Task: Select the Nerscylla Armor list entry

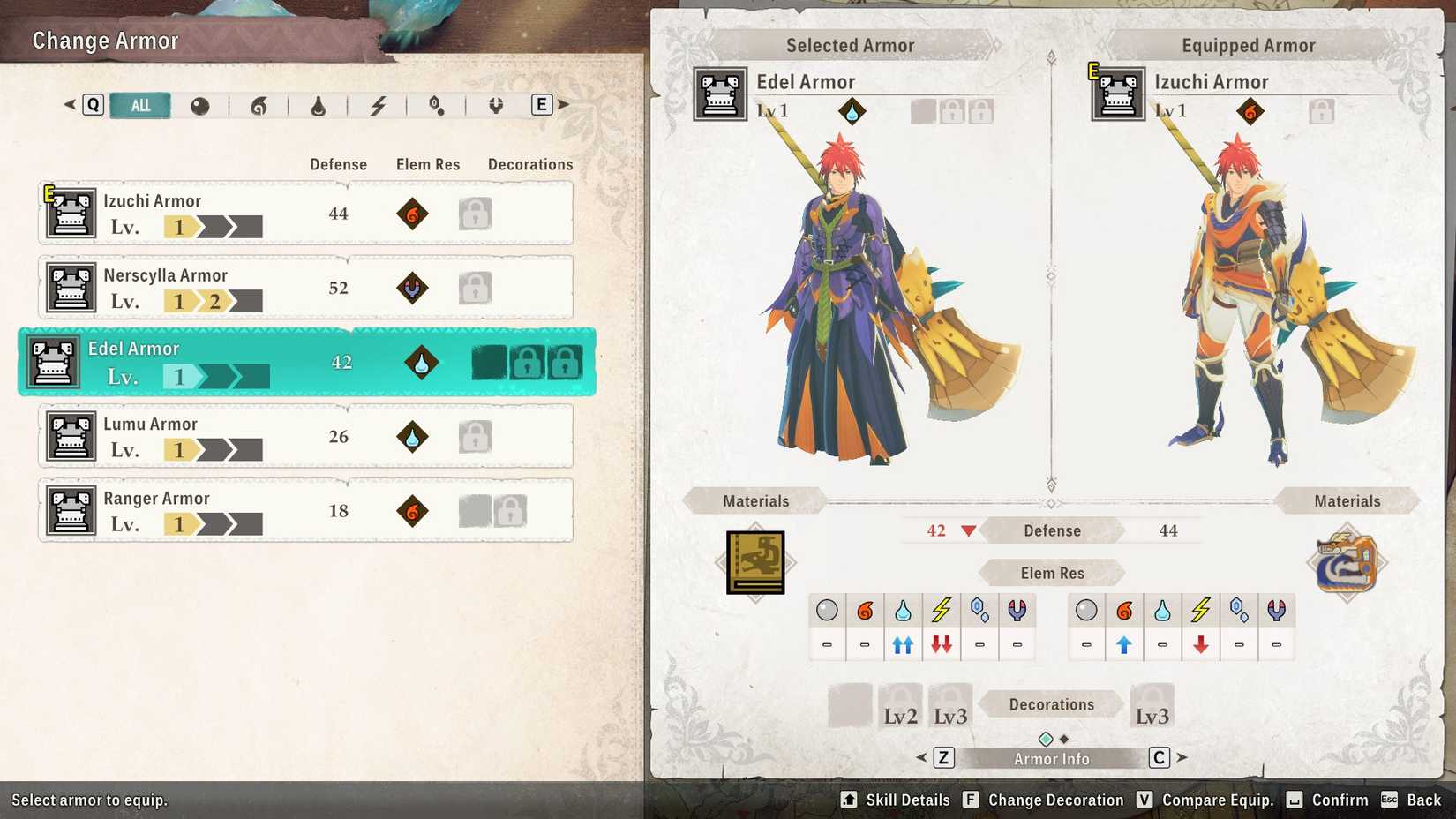Action: pyautogui.click(x=304, y=288)
